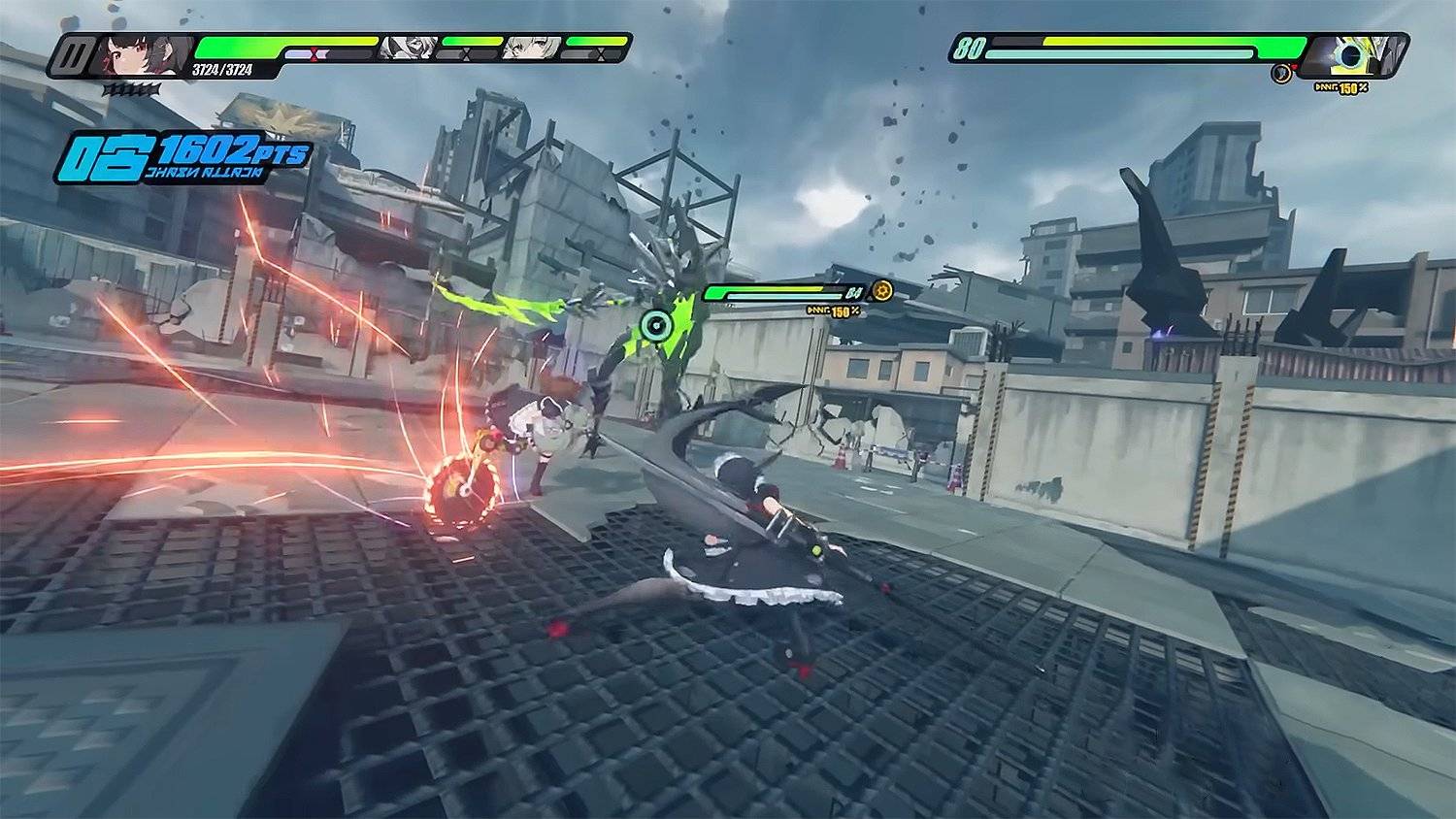
Task: Switch to the second squad member portrait
Action: pos(406,47)
